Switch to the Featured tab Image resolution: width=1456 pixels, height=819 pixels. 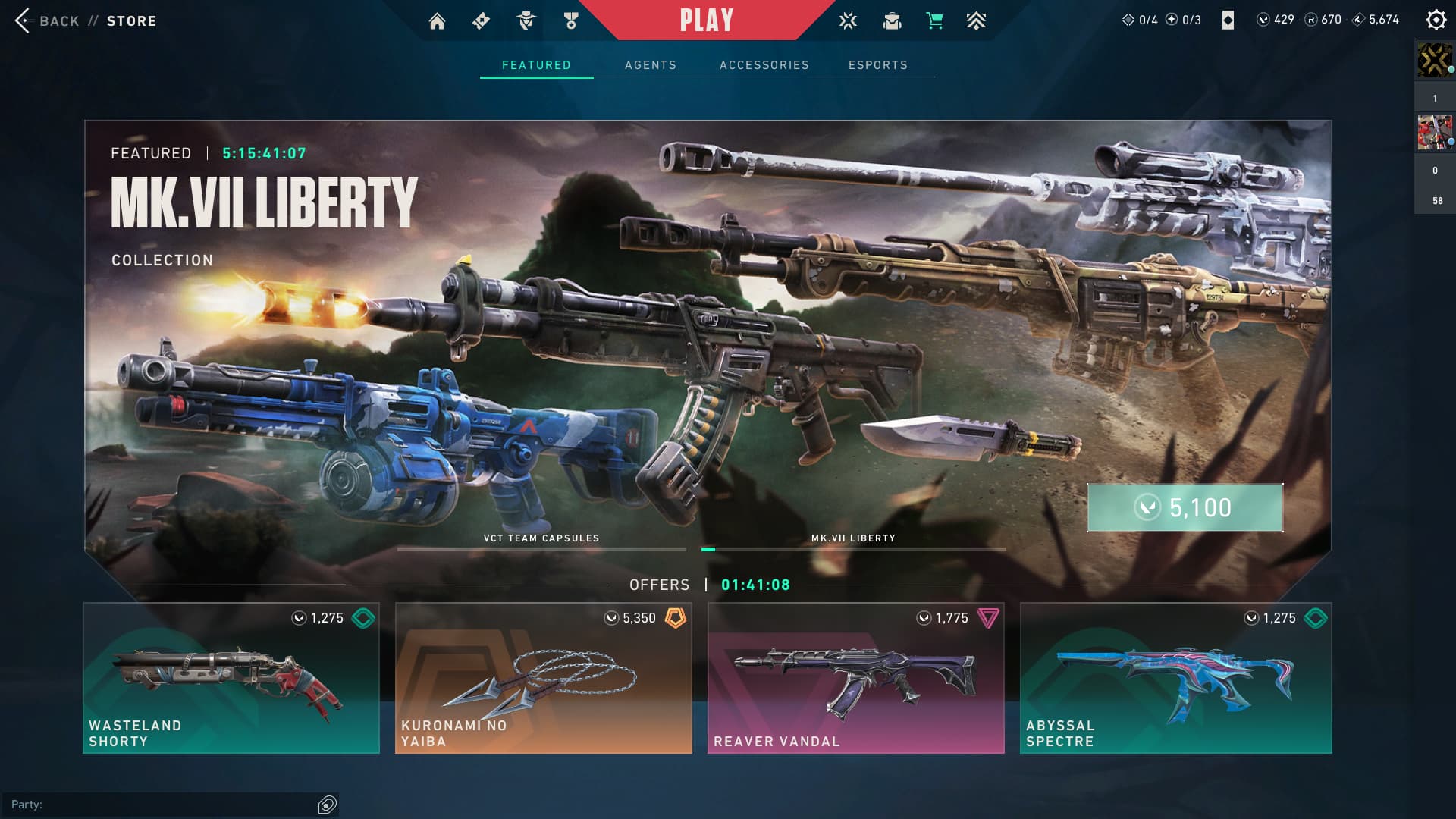pos(536,65)
